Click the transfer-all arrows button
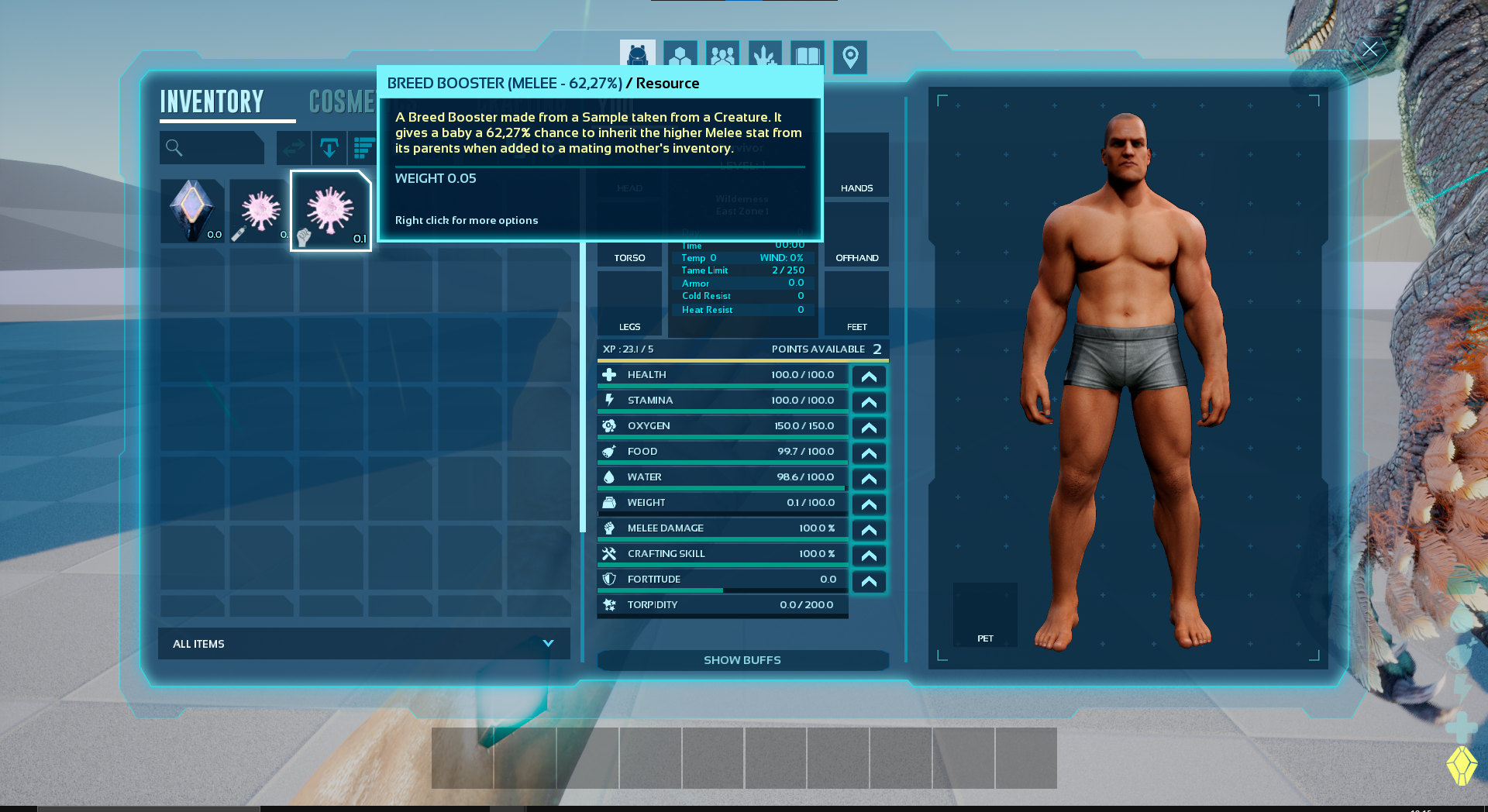Image resolution: width=1488 pixels, height=812 pixels. tap(294, 147)
